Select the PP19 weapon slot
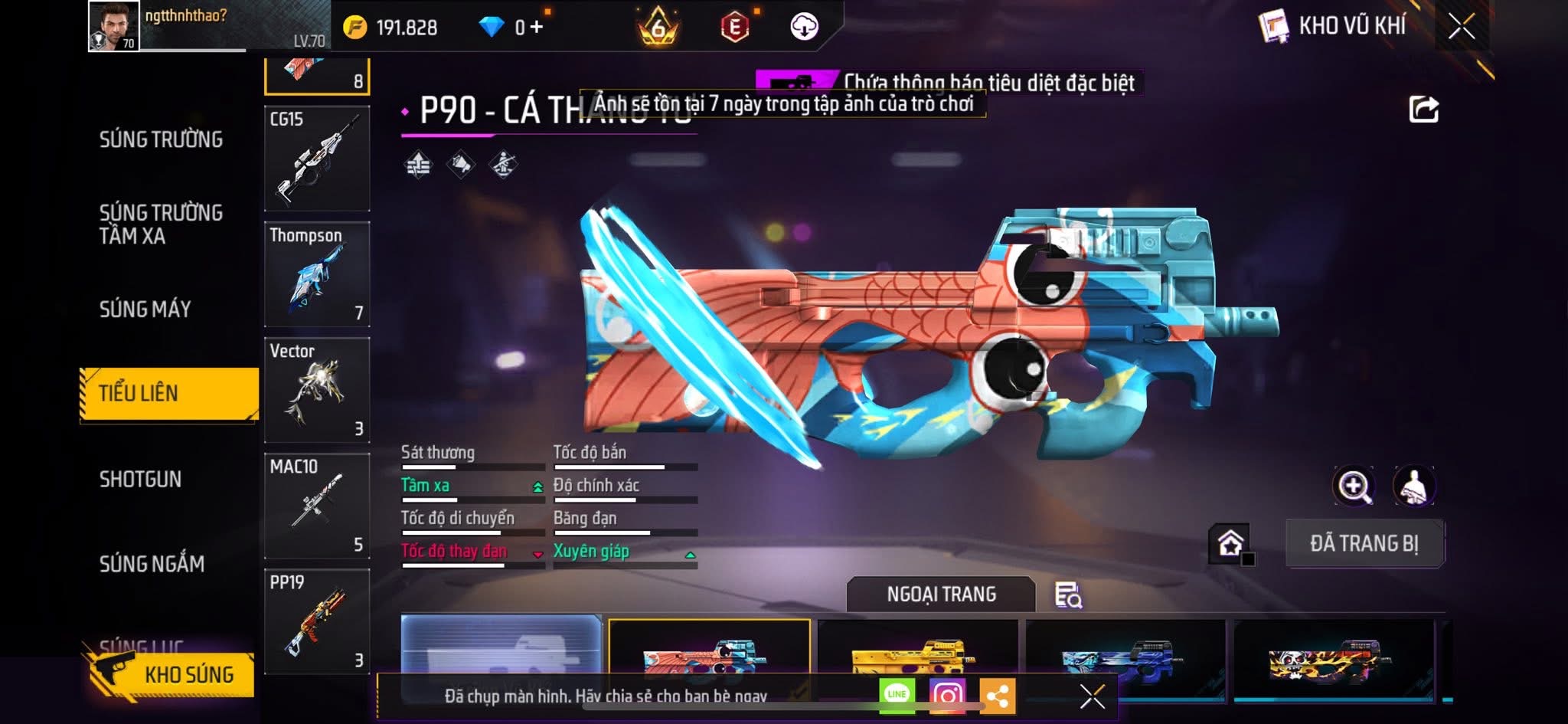 (317, 621)
